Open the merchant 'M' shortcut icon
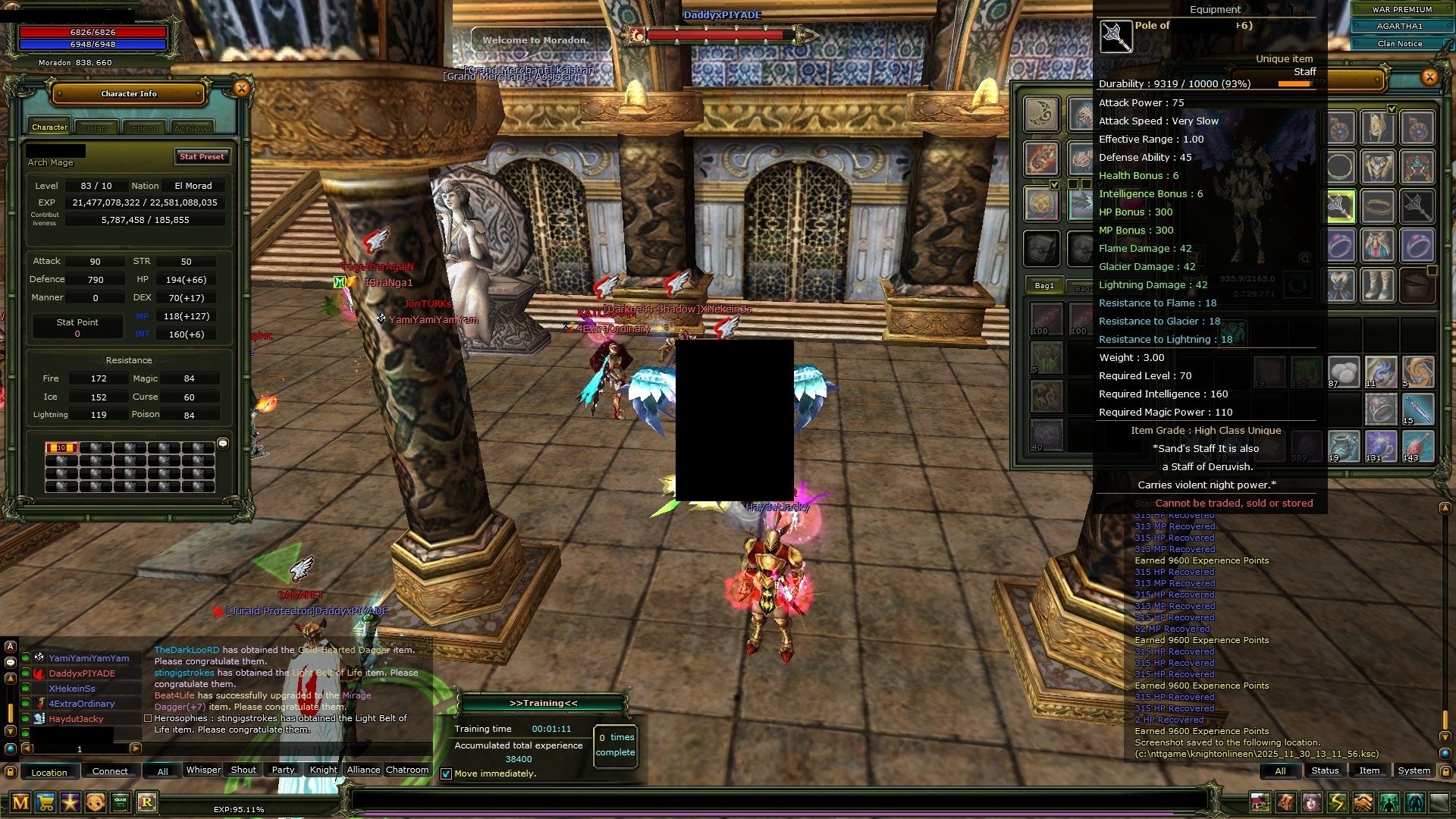 point(20,802)
